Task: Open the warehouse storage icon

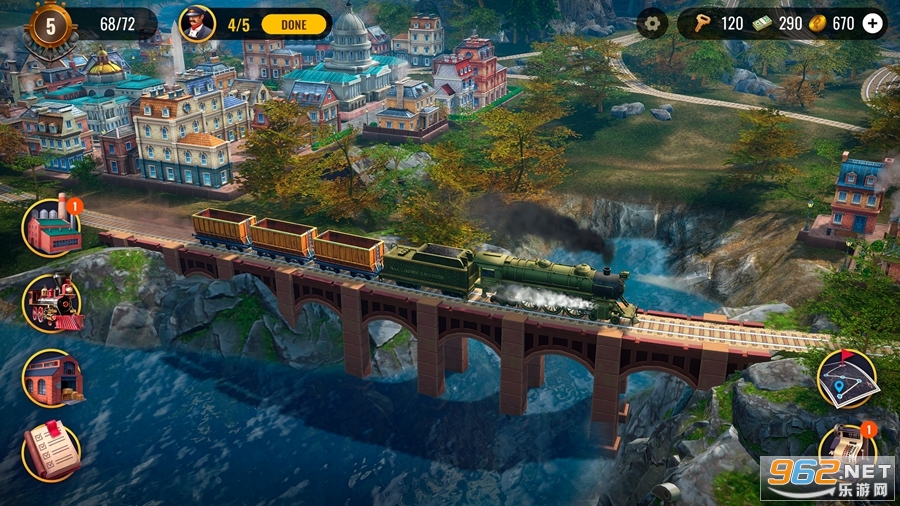Action: coord(52,378)
